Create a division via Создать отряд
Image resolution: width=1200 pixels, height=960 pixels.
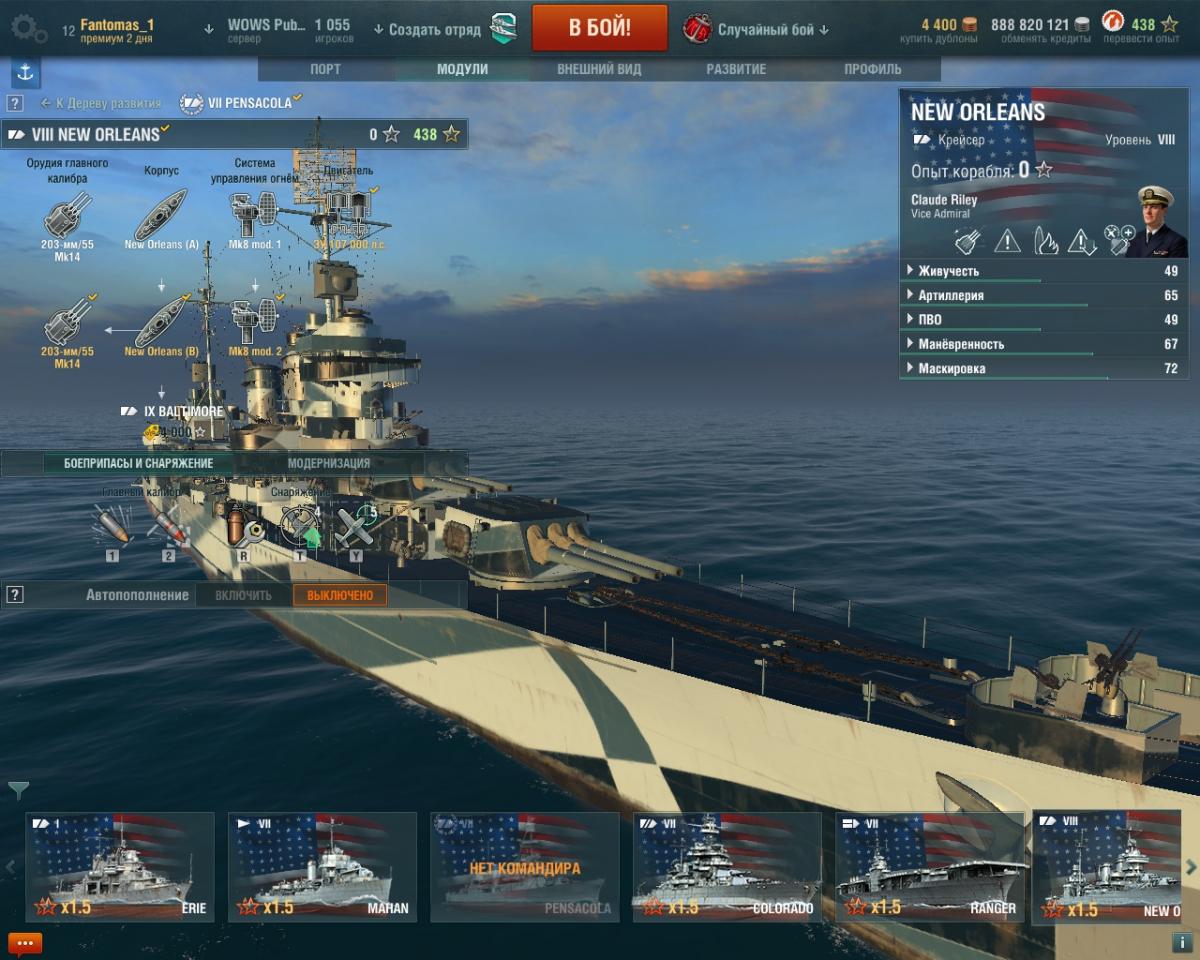coord(427,29)
